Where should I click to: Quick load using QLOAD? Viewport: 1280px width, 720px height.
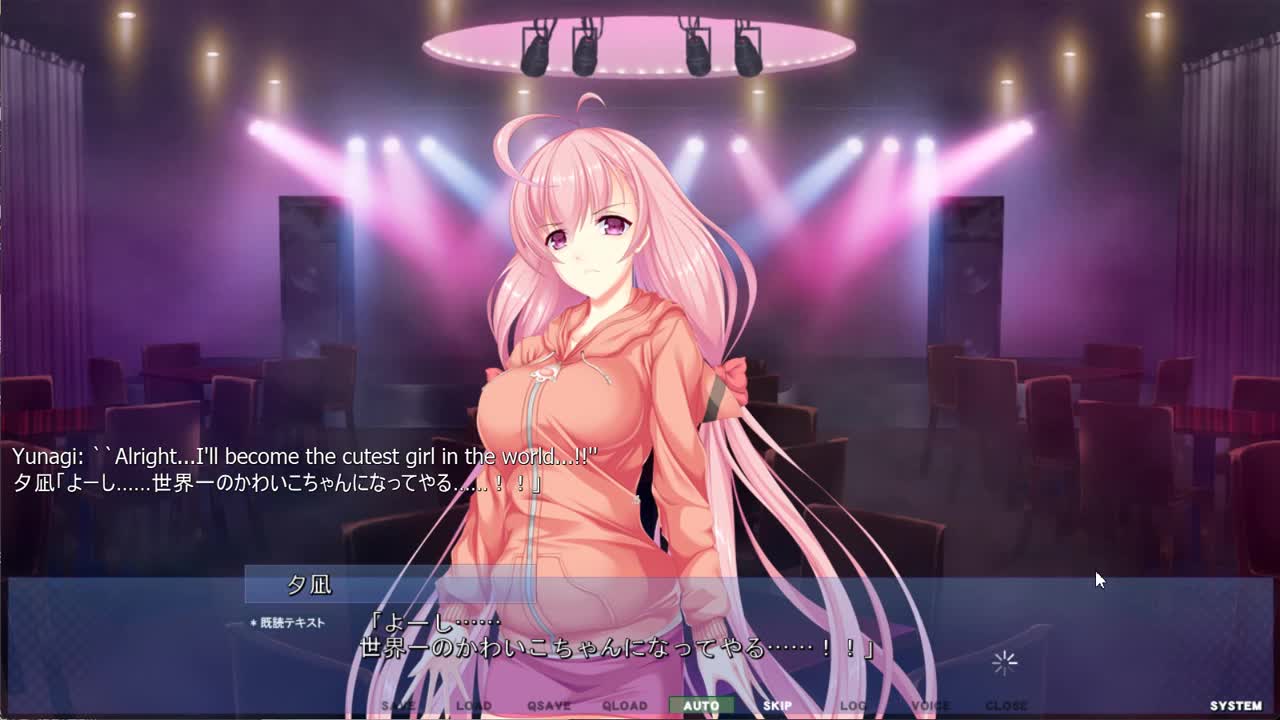point(625,706)
